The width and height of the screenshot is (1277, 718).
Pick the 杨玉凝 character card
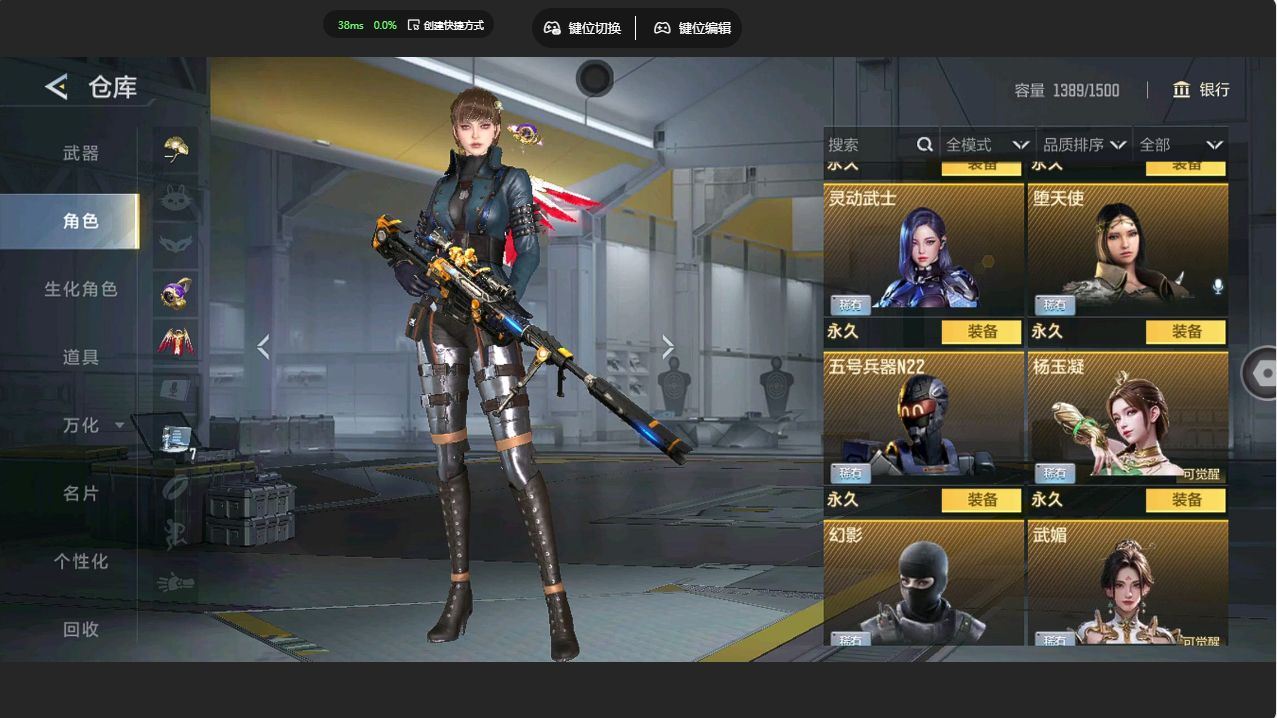pos(1127,415)
